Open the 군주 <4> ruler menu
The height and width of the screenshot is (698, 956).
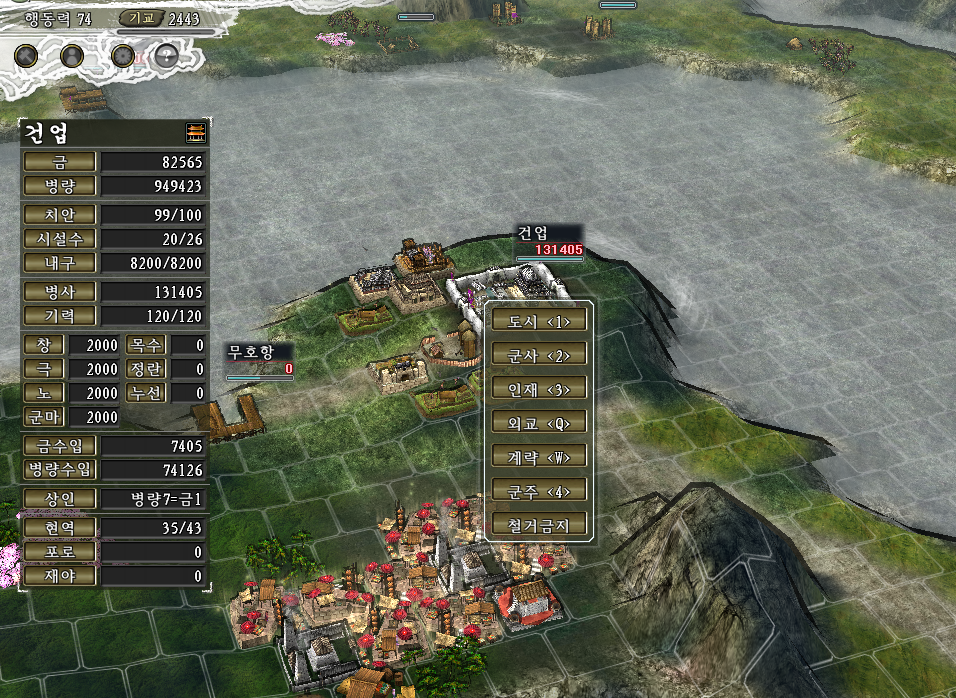(539, 490)
